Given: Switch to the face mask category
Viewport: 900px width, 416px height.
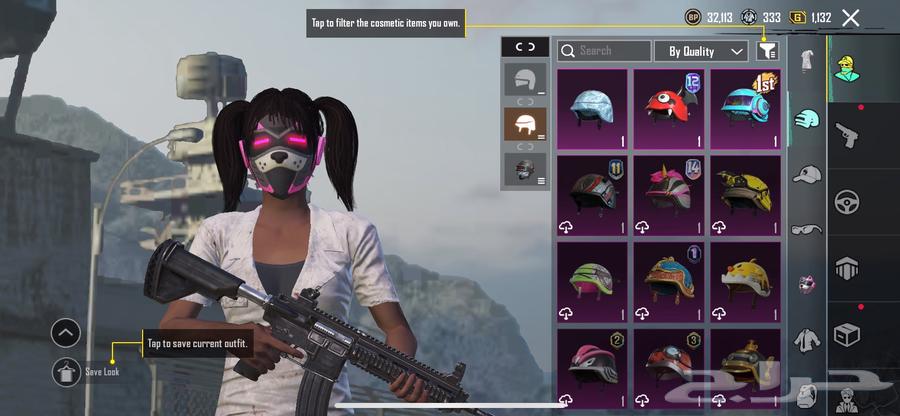Looking at the screenshot, I should click(x=807, y=284).
